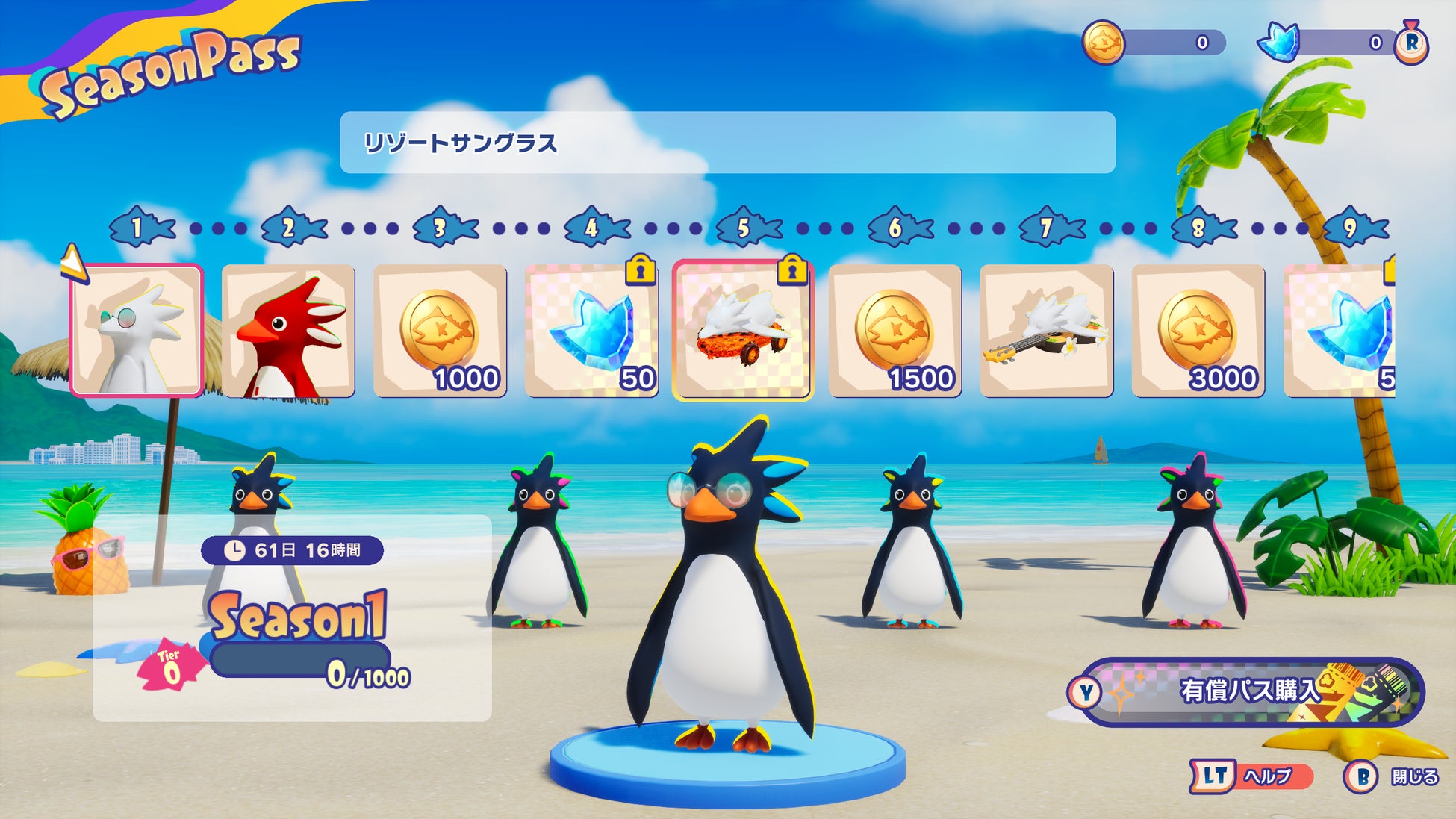The height and width of the screenshot is (819, 1456).
Task: Pick the 3000 gold coin reward
Action: click(1198, 330)
